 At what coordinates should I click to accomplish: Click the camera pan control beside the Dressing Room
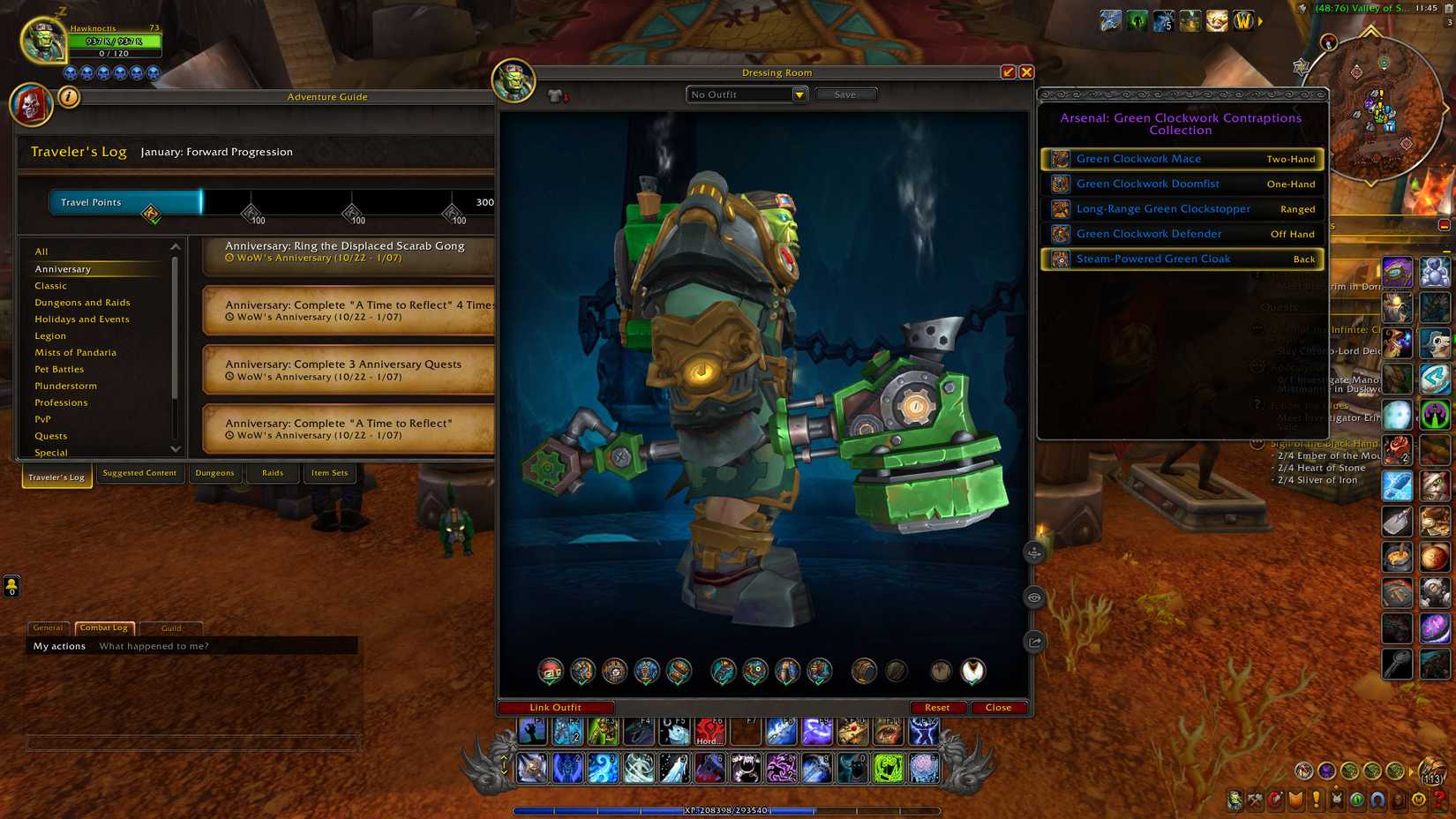point(1032,552)
